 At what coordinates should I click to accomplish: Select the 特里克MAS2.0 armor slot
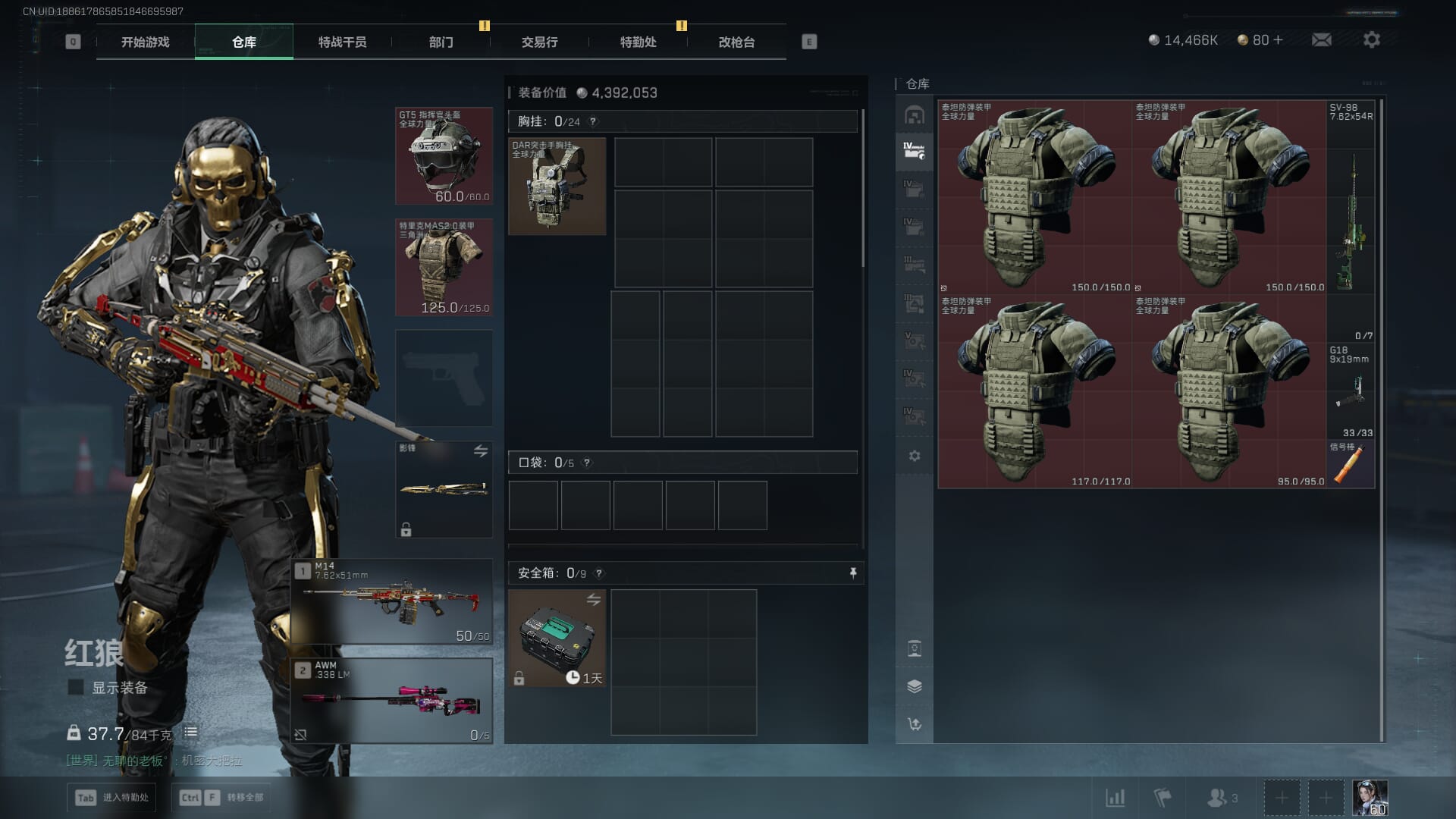(444, 267)
